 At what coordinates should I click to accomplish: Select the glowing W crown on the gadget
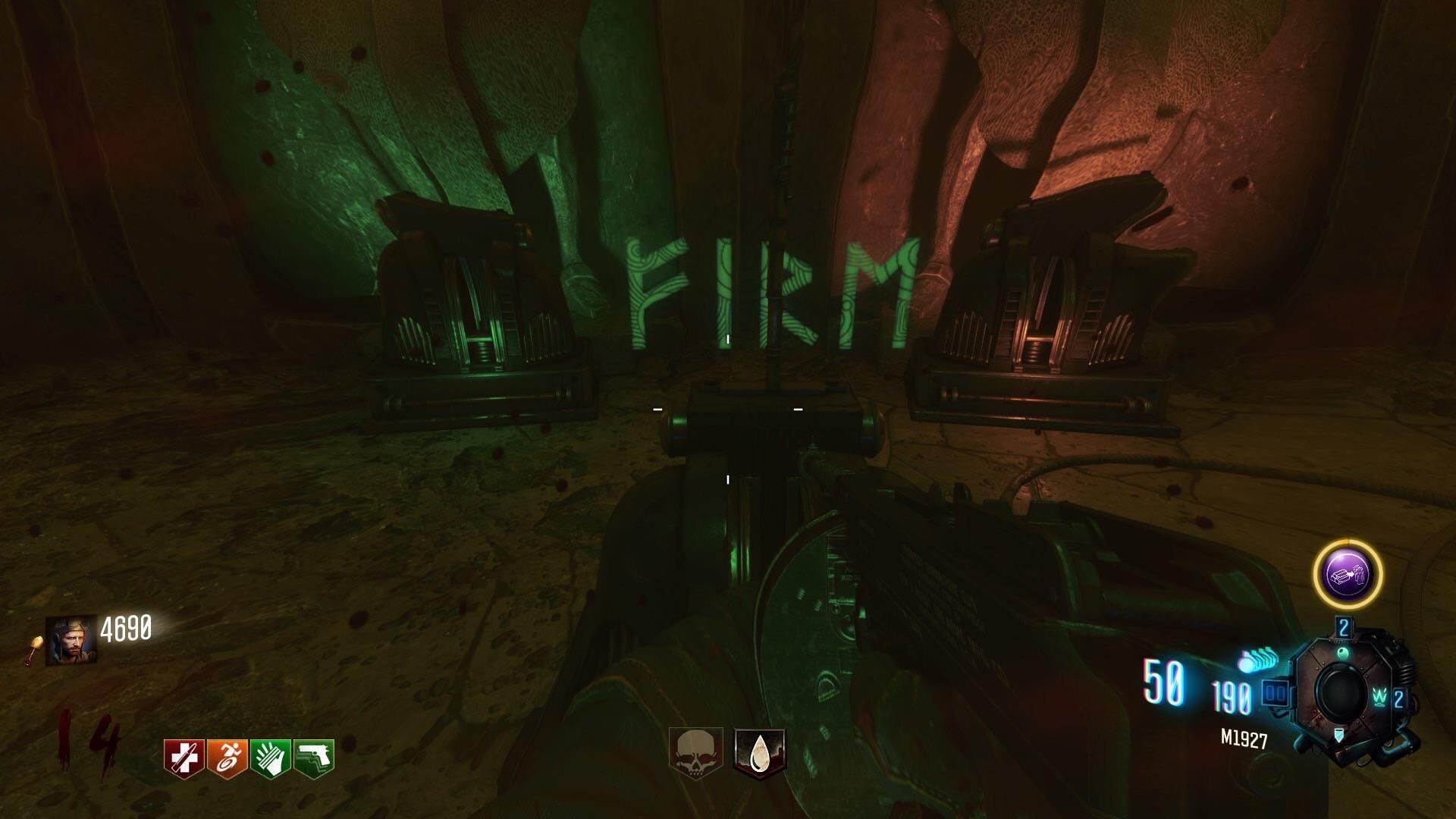pyautogui.click(x=1379, y=698)
